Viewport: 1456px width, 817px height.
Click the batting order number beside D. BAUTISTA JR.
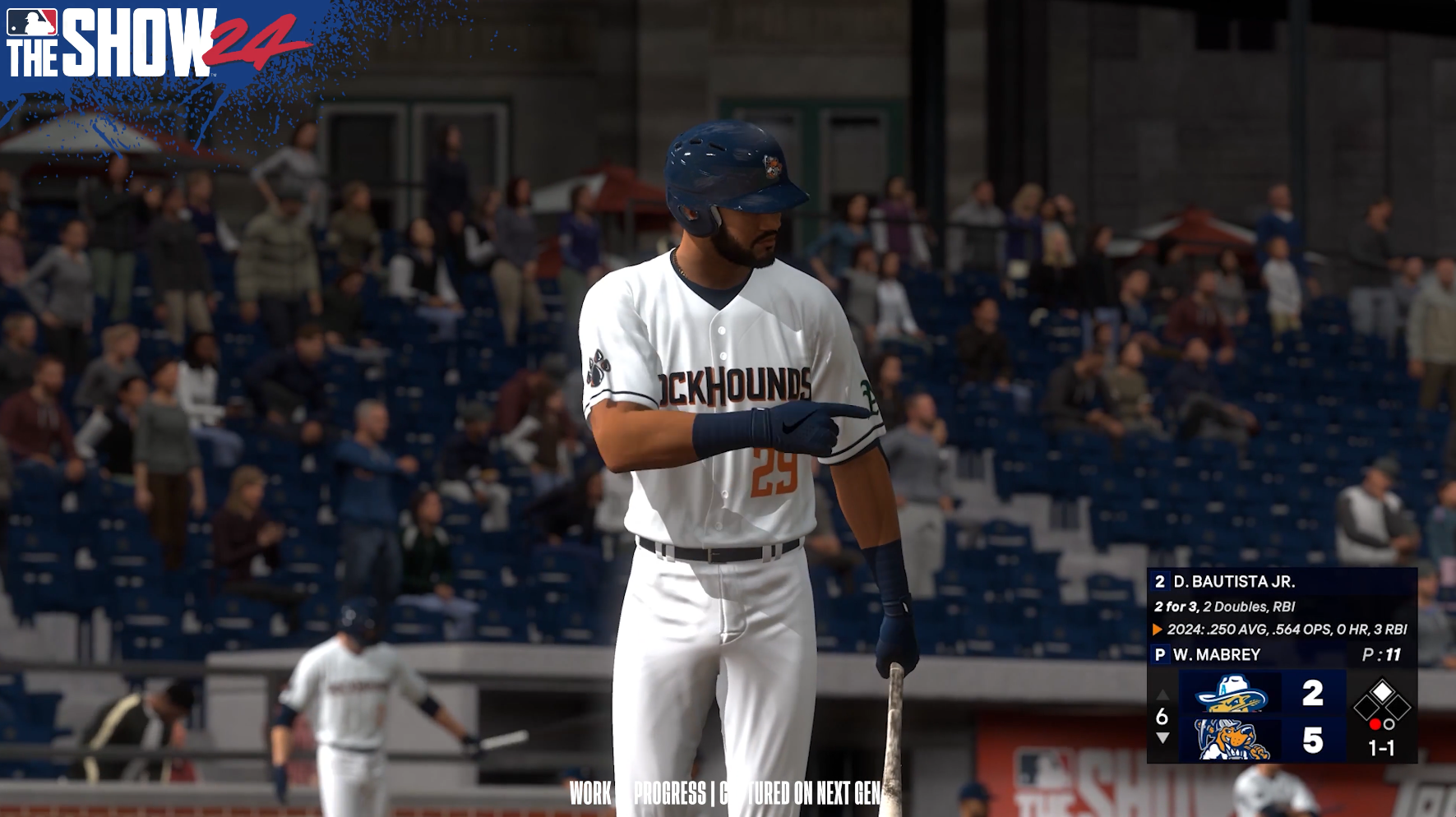point(1161,581)
